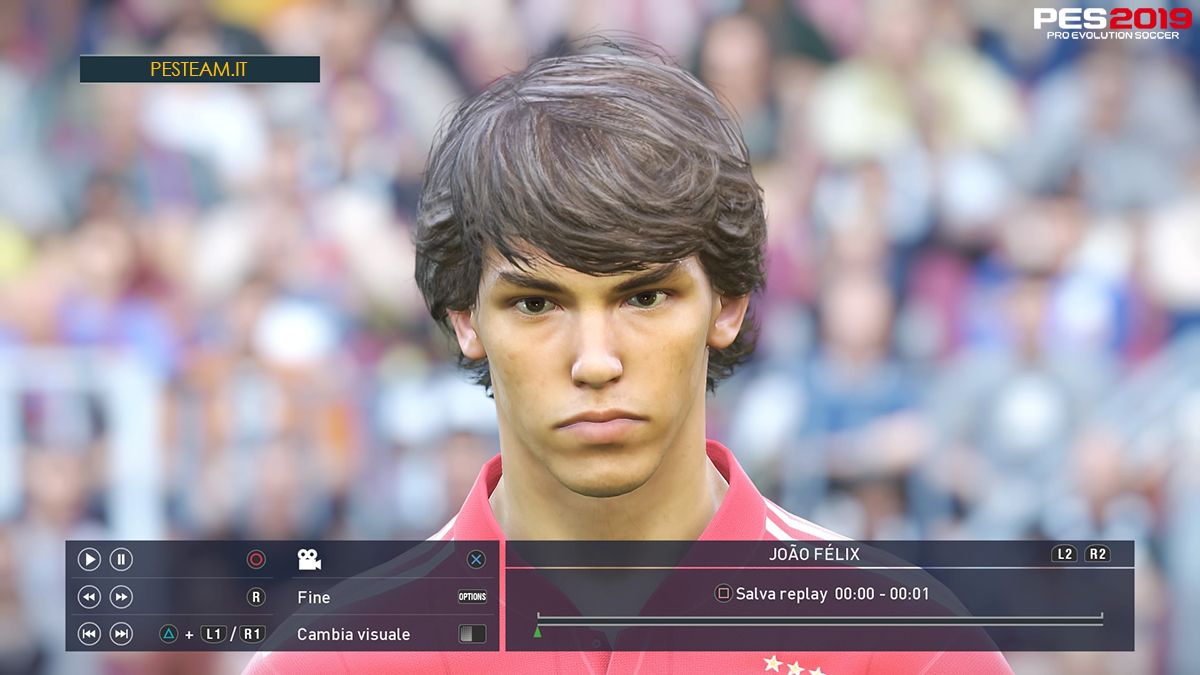This screenshot has width=1200, height=675.
Task: Choose Cambia visuale to change view
Action: click(353, 634)
